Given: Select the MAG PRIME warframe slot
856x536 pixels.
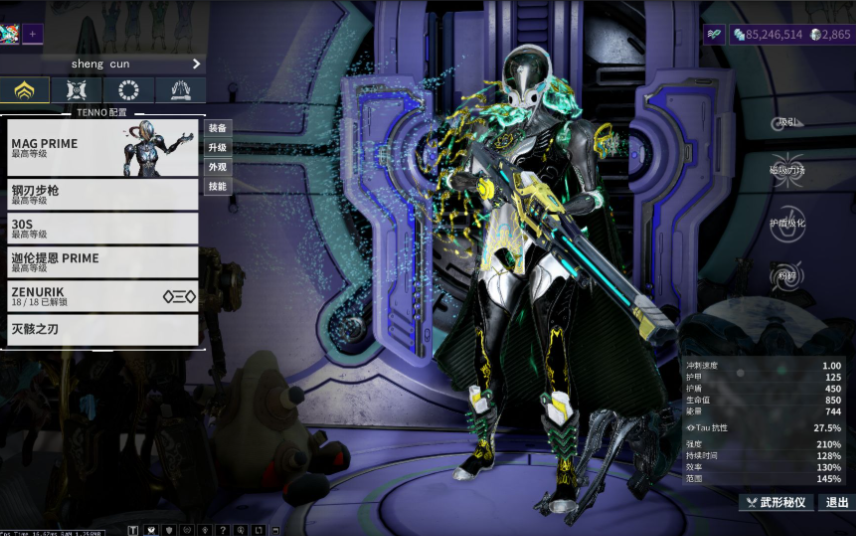Looking at the screenshot, I should click(x=102, y=148).
